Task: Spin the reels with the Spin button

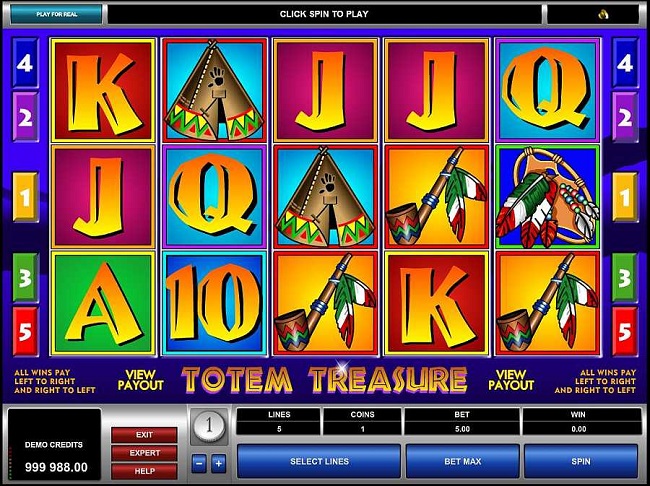Action: tap(579, 461)
